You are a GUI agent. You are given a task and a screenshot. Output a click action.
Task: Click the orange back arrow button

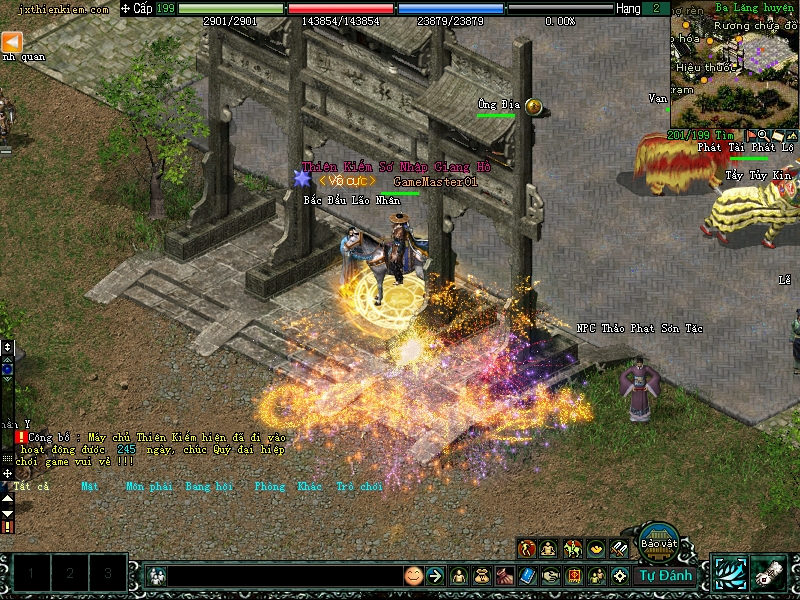(11, 42)
